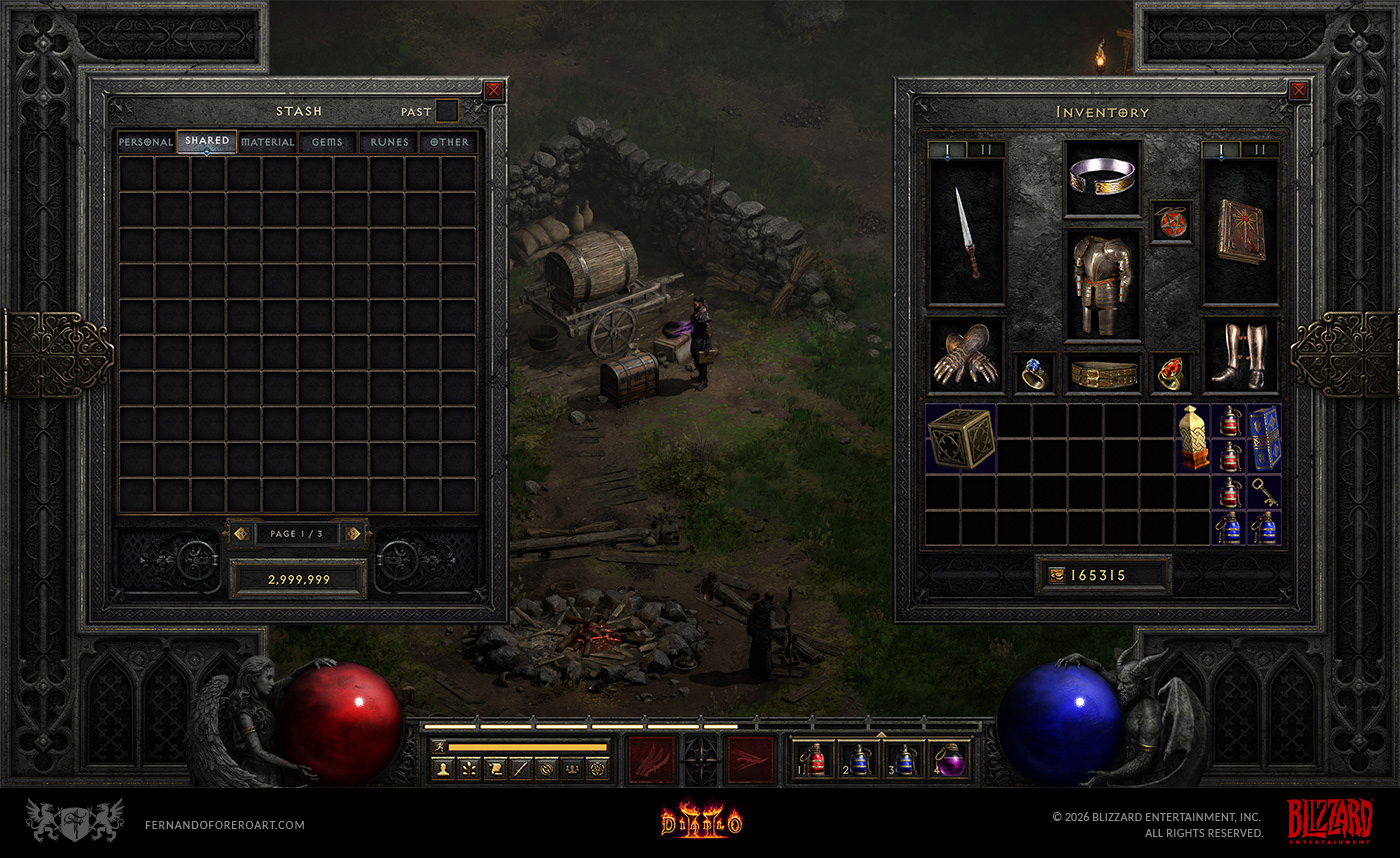1400x858 pixels.
Task: Show the Runes stash tab
Action: click(x=389, y=142)
